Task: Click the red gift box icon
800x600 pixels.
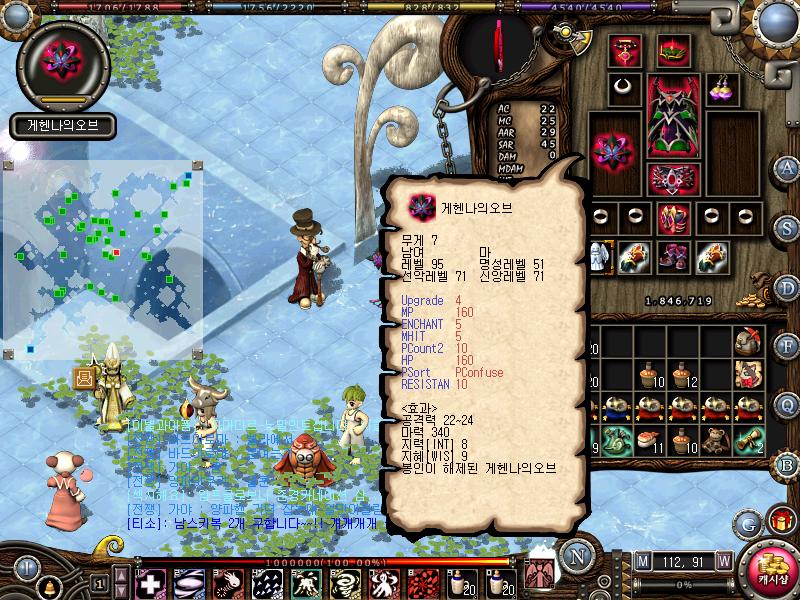Action: tap(780, 520)
